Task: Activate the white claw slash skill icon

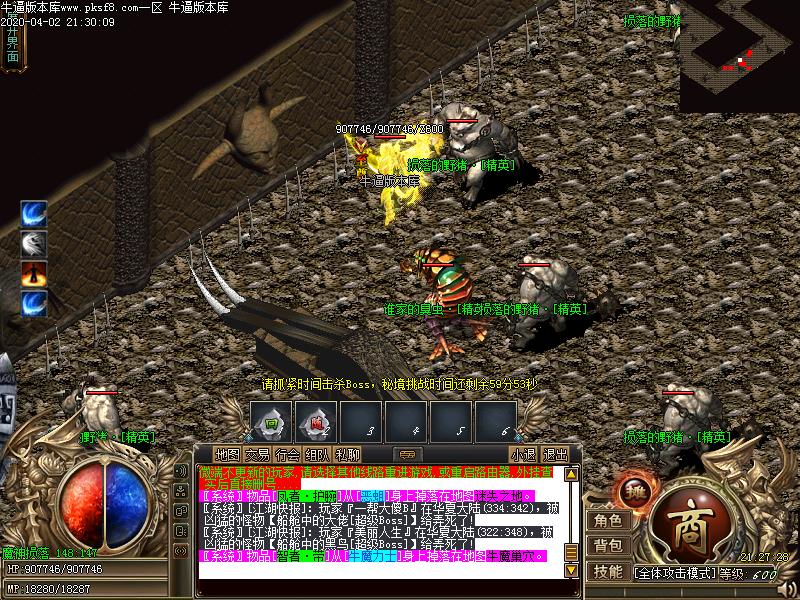Action: point(34,244)
